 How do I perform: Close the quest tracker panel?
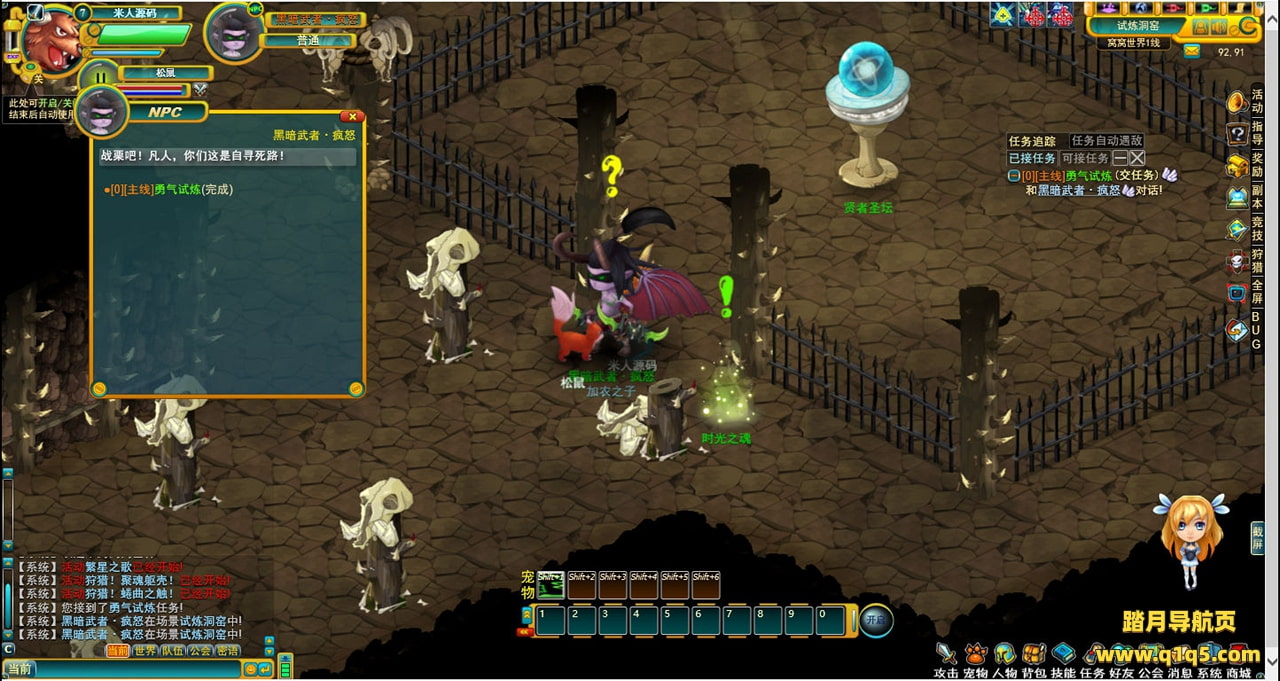click(x=1137, y=158)
